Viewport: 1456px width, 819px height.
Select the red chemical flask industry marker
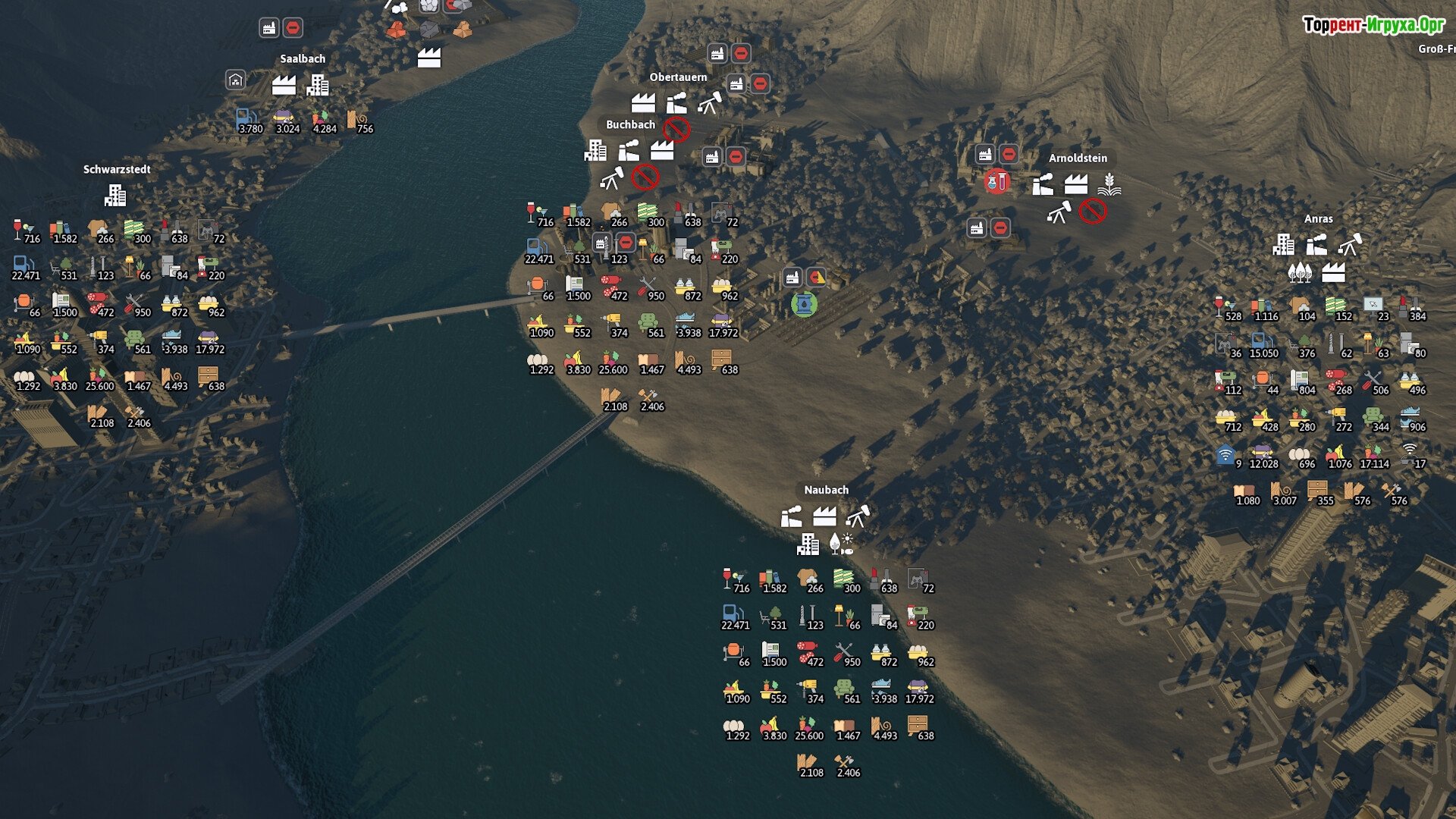[x=996, y=181]
